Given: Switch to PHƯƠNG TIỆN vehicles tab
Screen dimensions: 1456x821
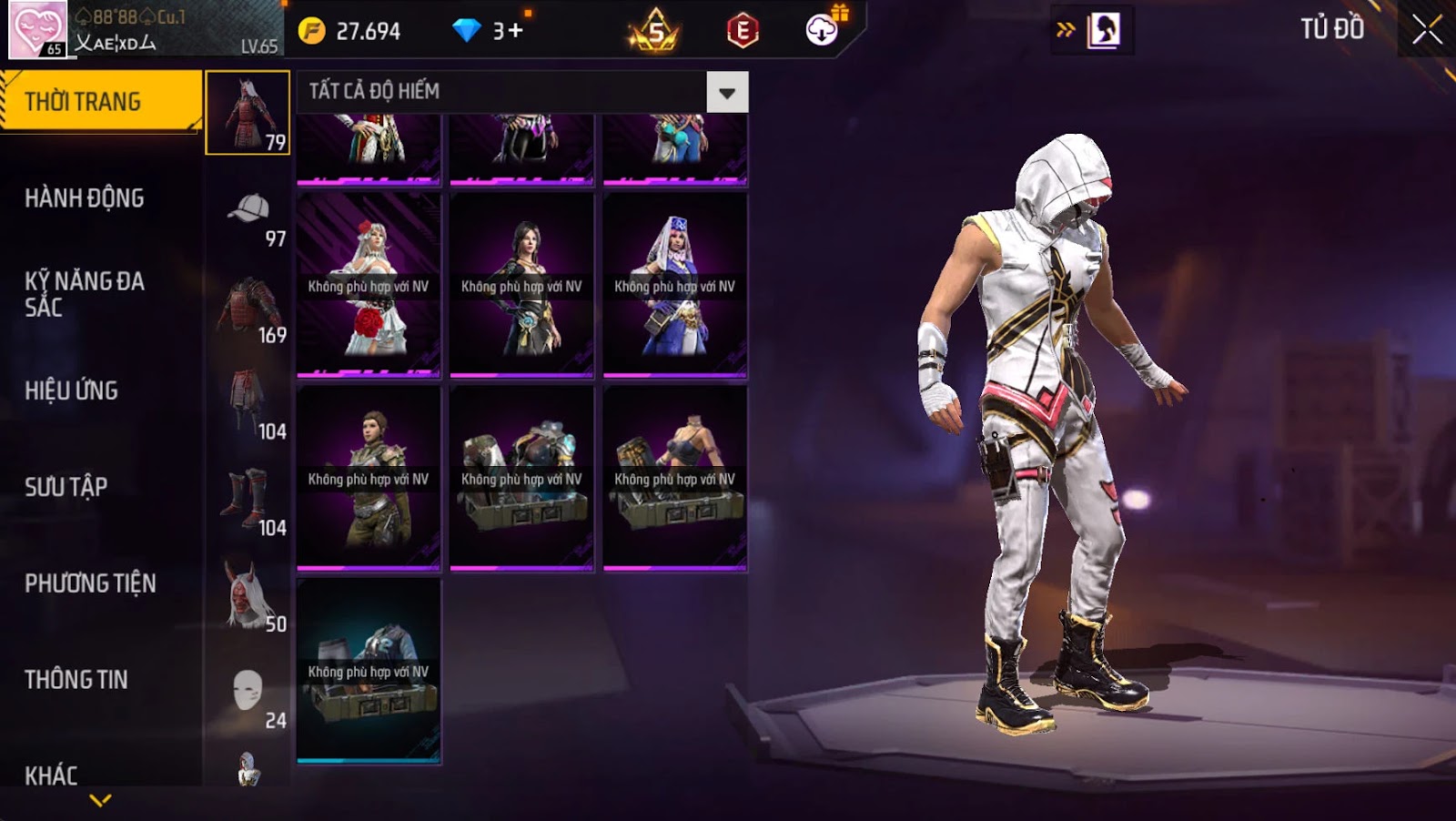Looking at the screenshot, I should click(x=90, y=583).
